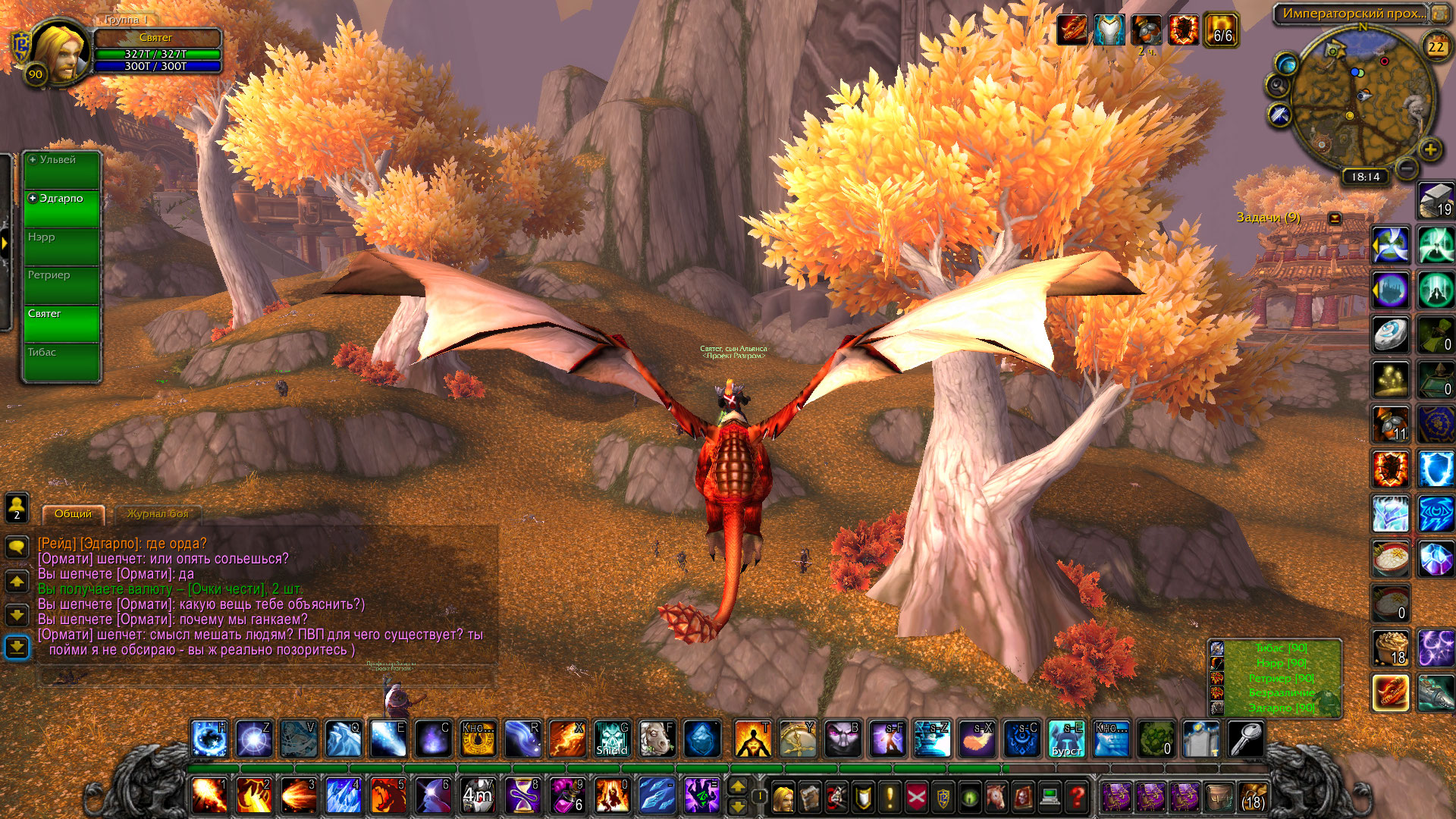Screen dimensions: 1456x819
Task: Activate the Ice Block ability
Action: coord(701,739)
